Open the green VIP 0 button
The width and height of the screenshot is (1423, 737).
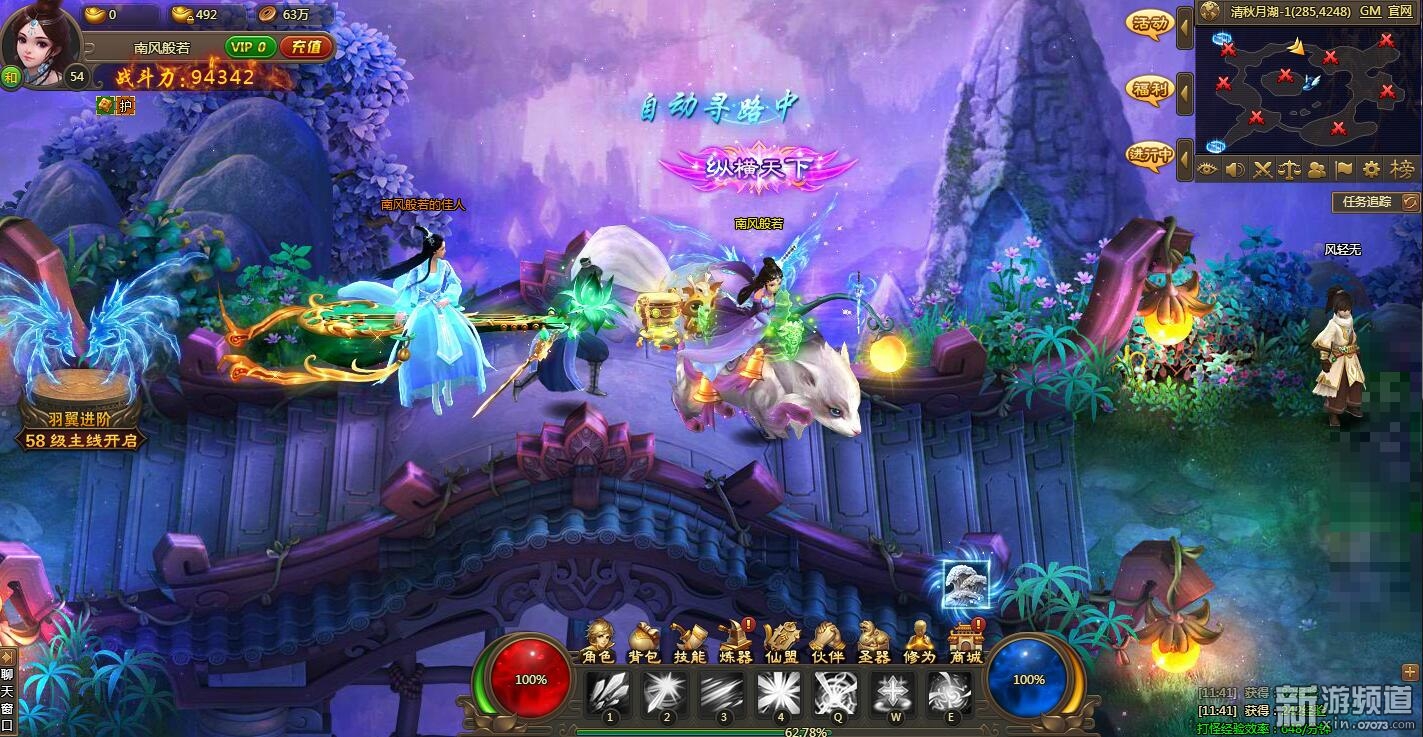251,47
